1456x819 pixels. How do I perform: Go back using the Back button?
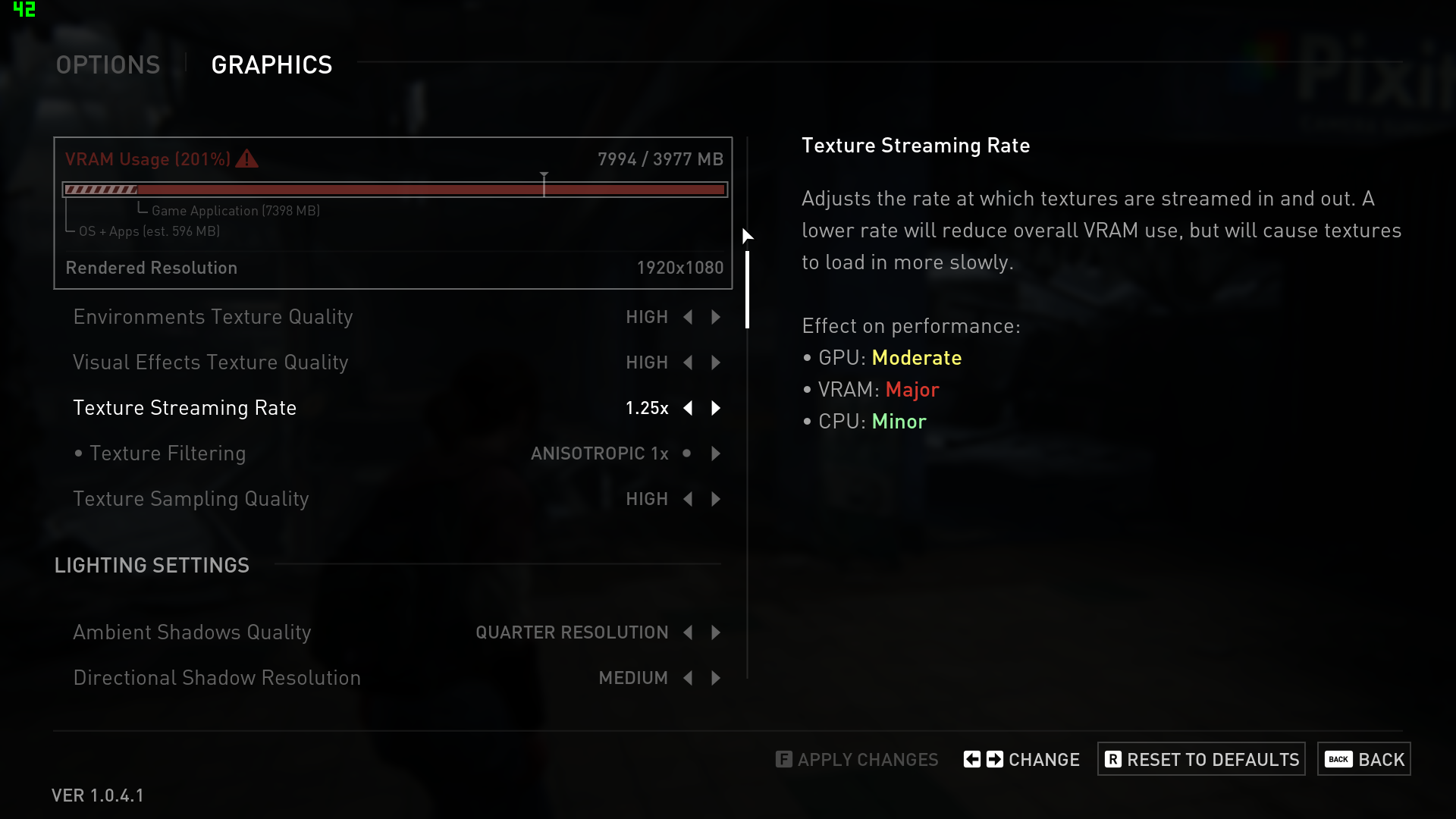(x=1364, y=759)
